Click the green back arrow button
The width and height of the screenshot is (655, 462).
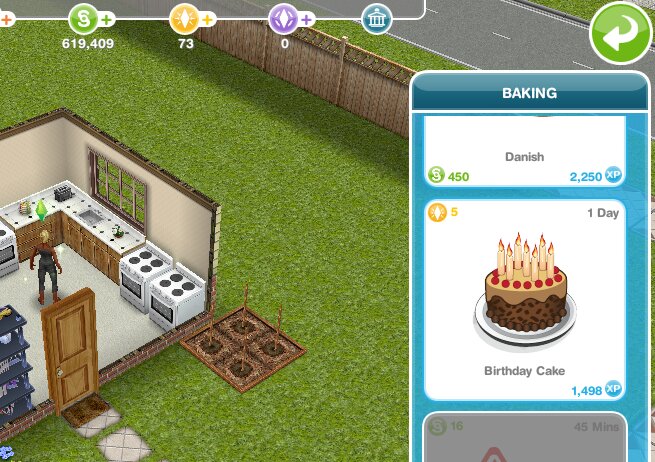pos(621,35)
